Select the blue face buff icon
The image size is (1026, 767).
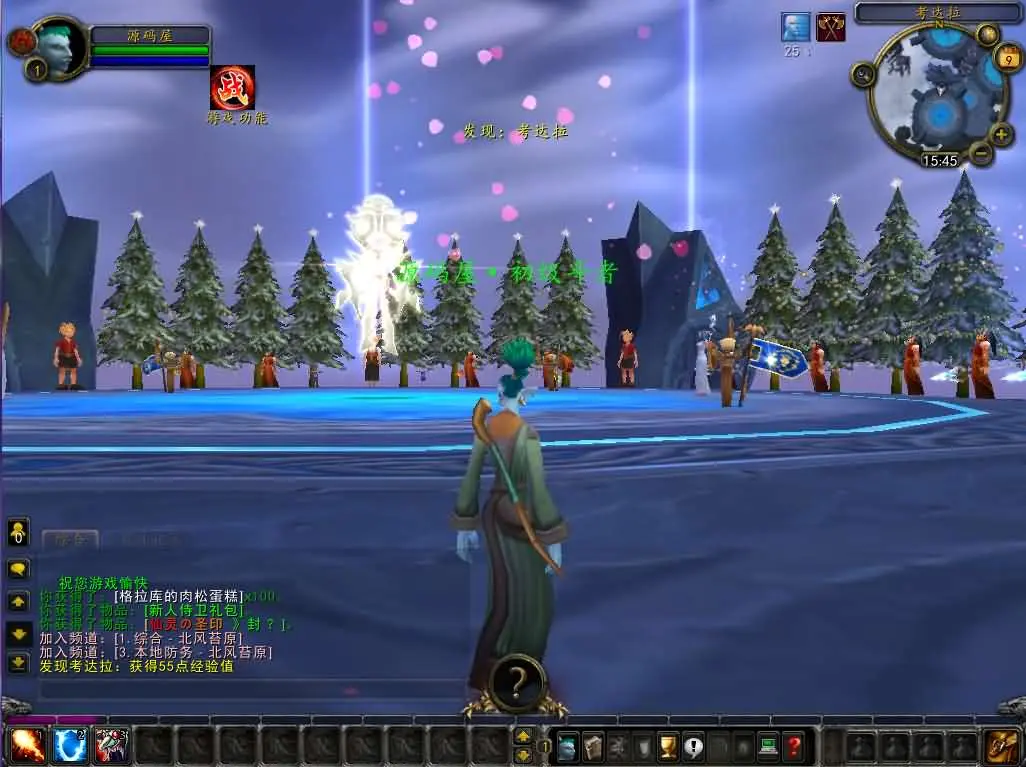795,27
